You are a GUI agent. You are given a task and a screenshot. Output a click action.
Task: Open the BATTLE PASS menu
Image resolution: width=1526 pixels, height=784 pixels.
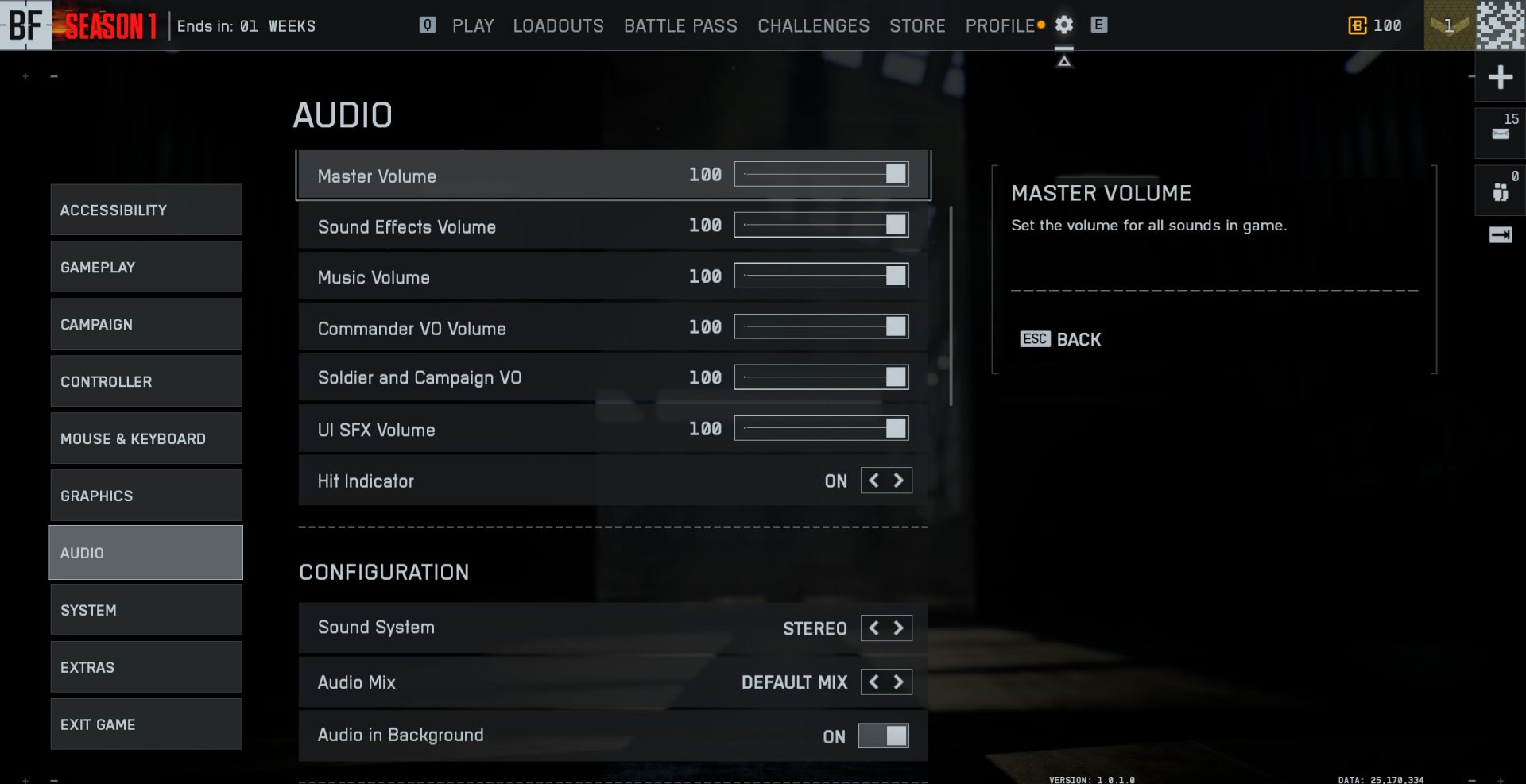tap(680, 25)
